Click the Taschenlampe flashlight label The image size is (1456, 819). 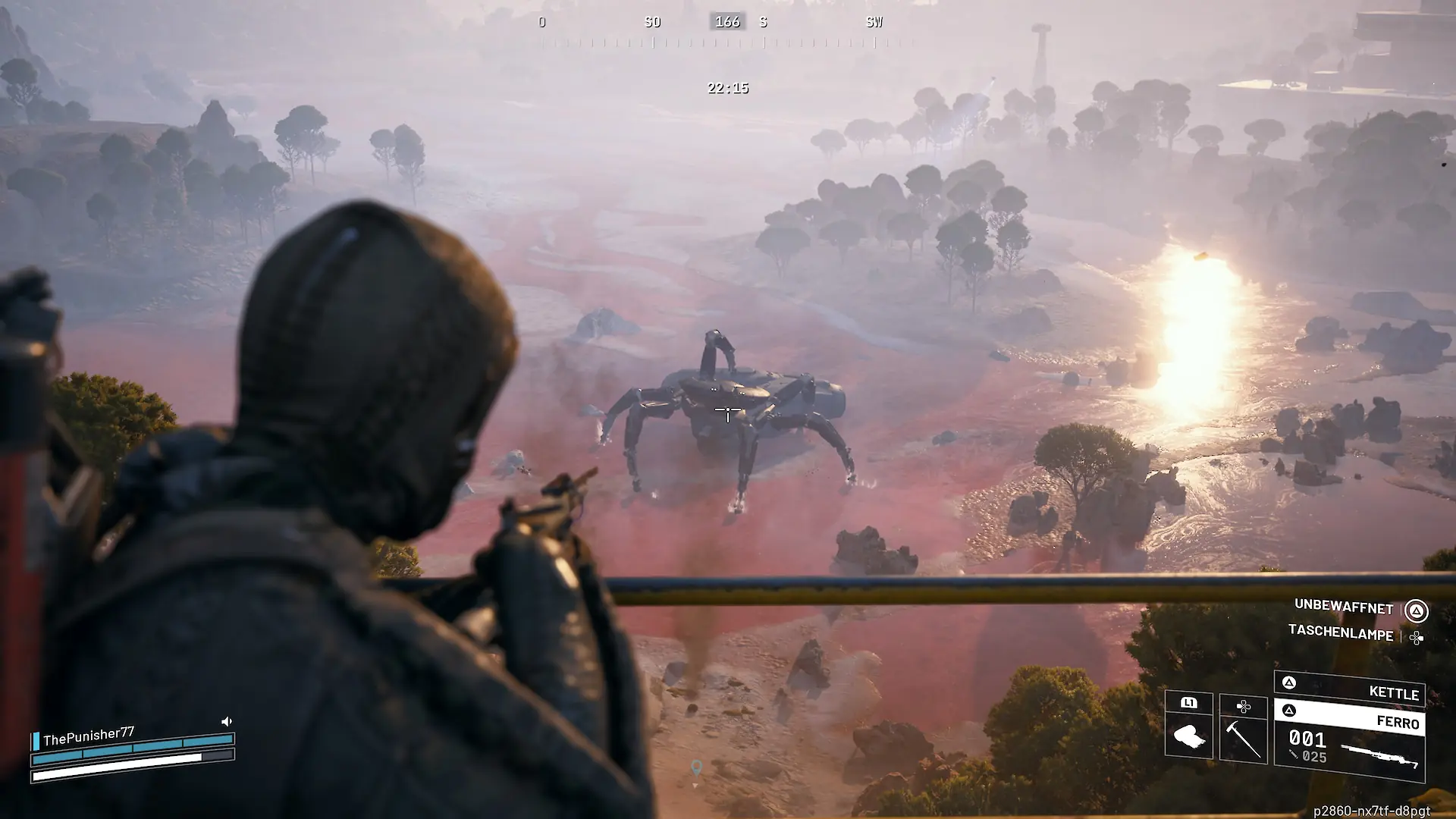1340,632
